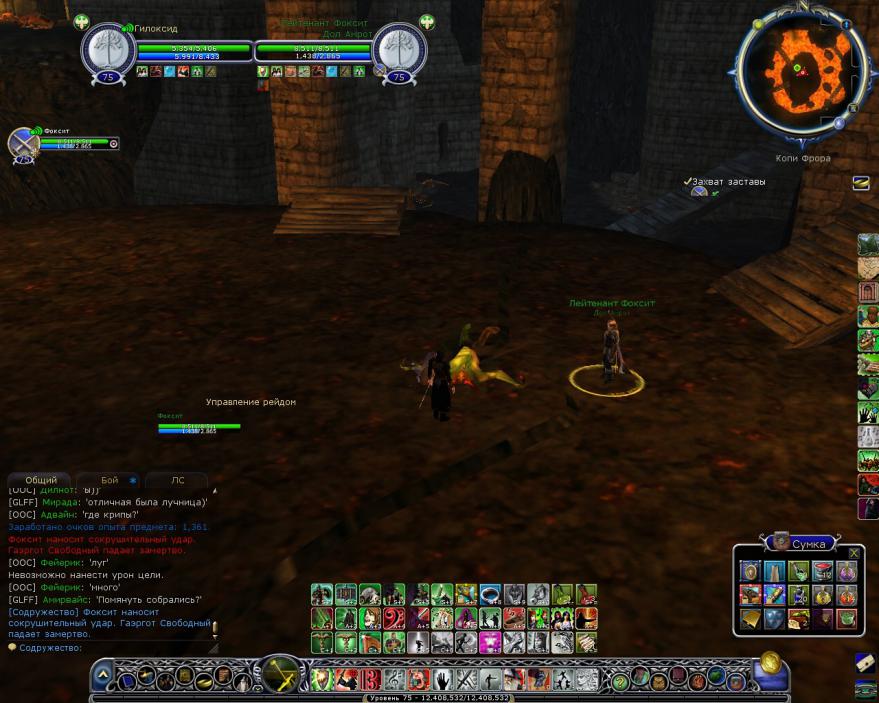The width and height of the screenshot is (879, 703).
Task: Click the gold bar item in bag
Action: 750,619
